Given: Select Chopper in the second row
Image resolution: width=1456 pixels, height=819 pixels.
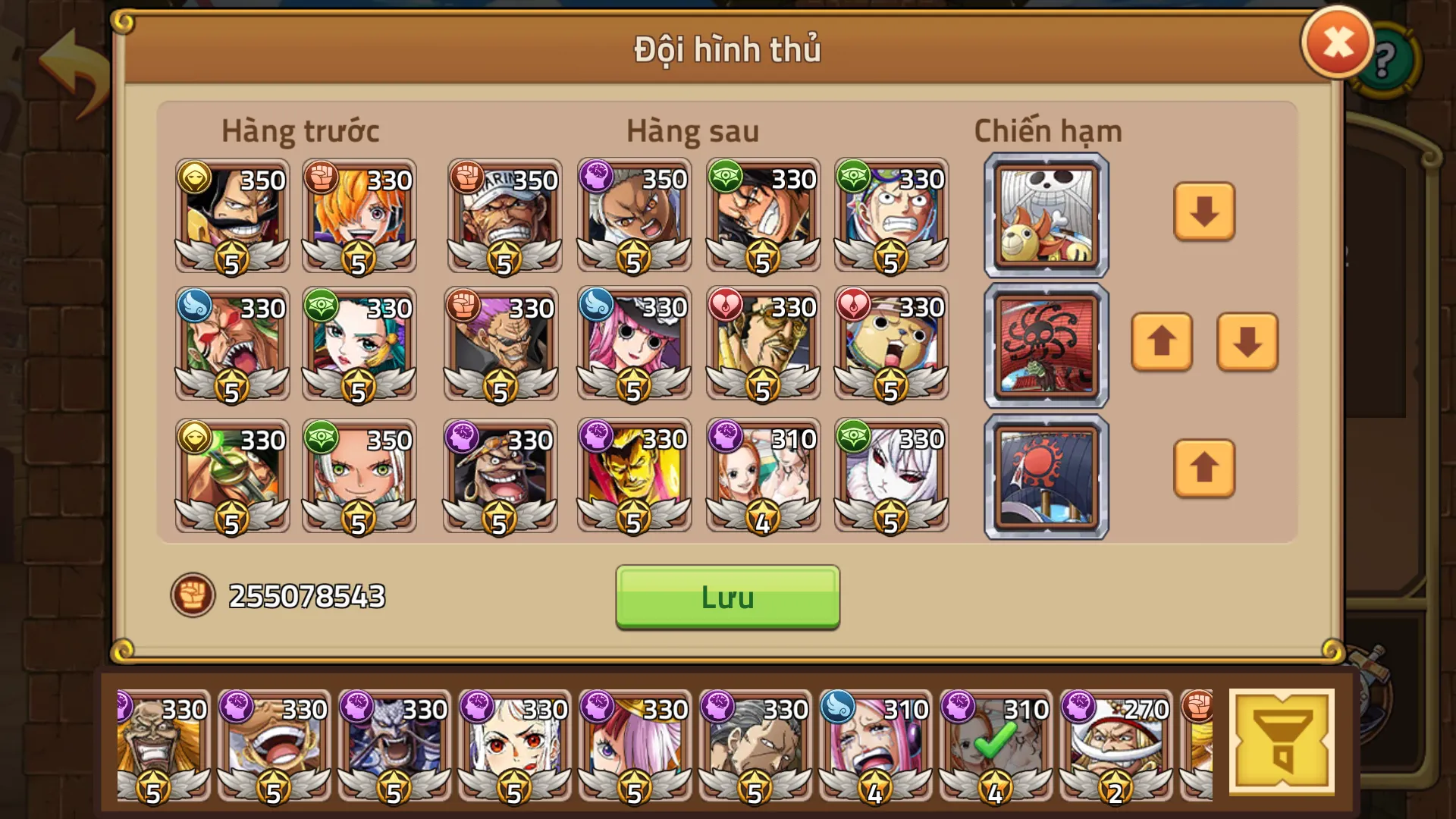Looking at the screenshot, I should point(891,345).
